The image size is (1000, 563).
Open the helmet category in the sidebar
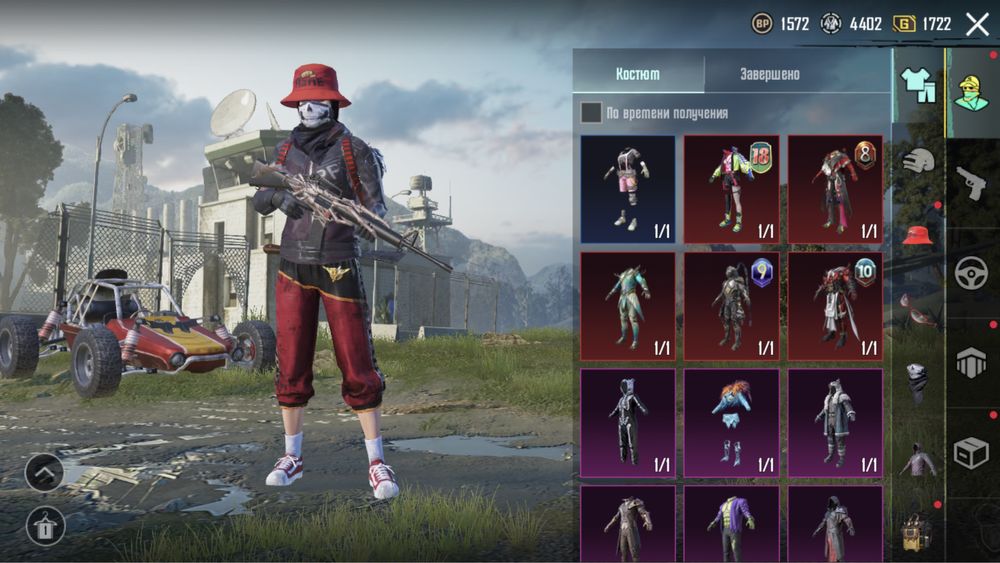click(918, 160)
